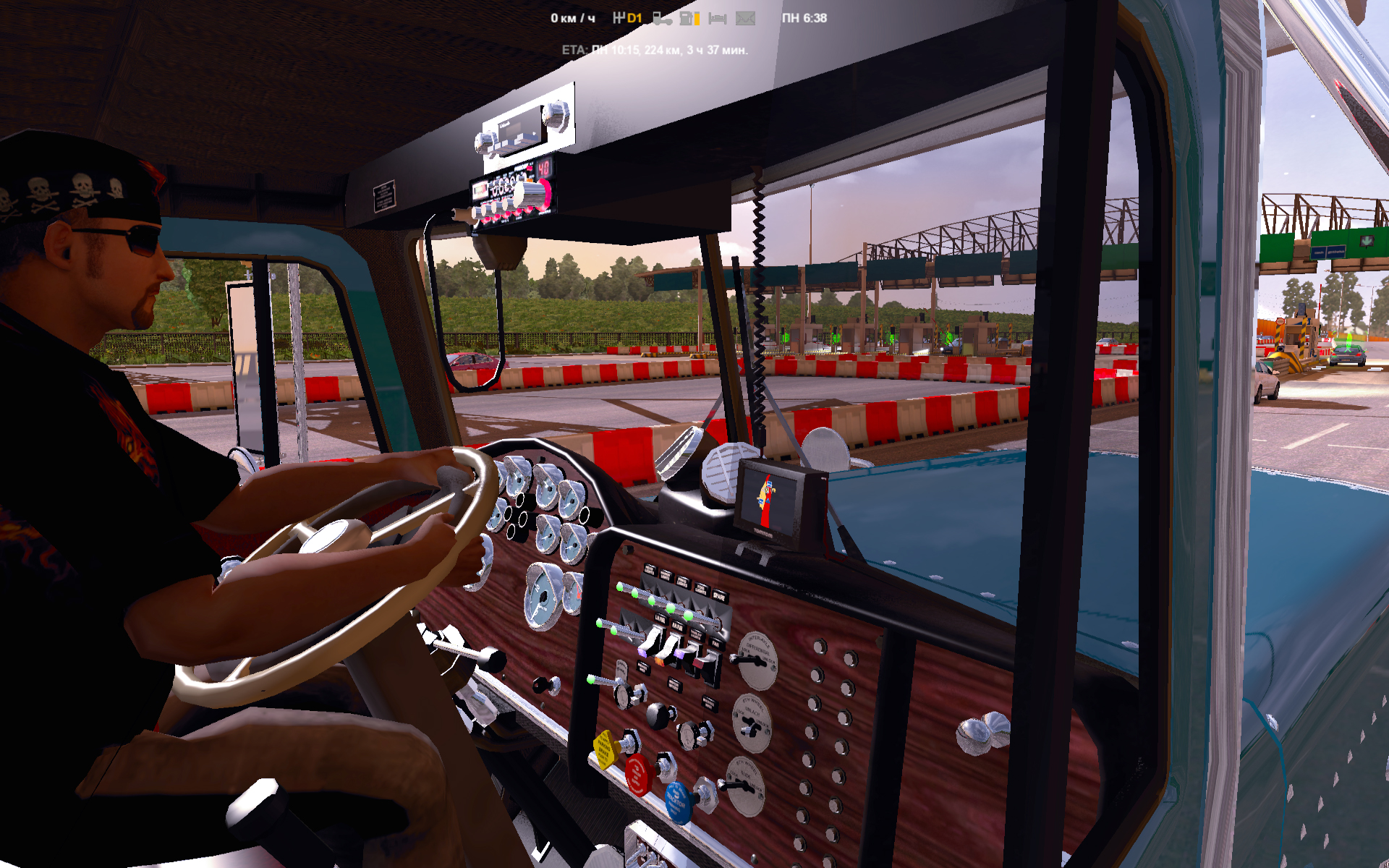
Task: Click the truck damage status icon
Action: pos(662,19)
